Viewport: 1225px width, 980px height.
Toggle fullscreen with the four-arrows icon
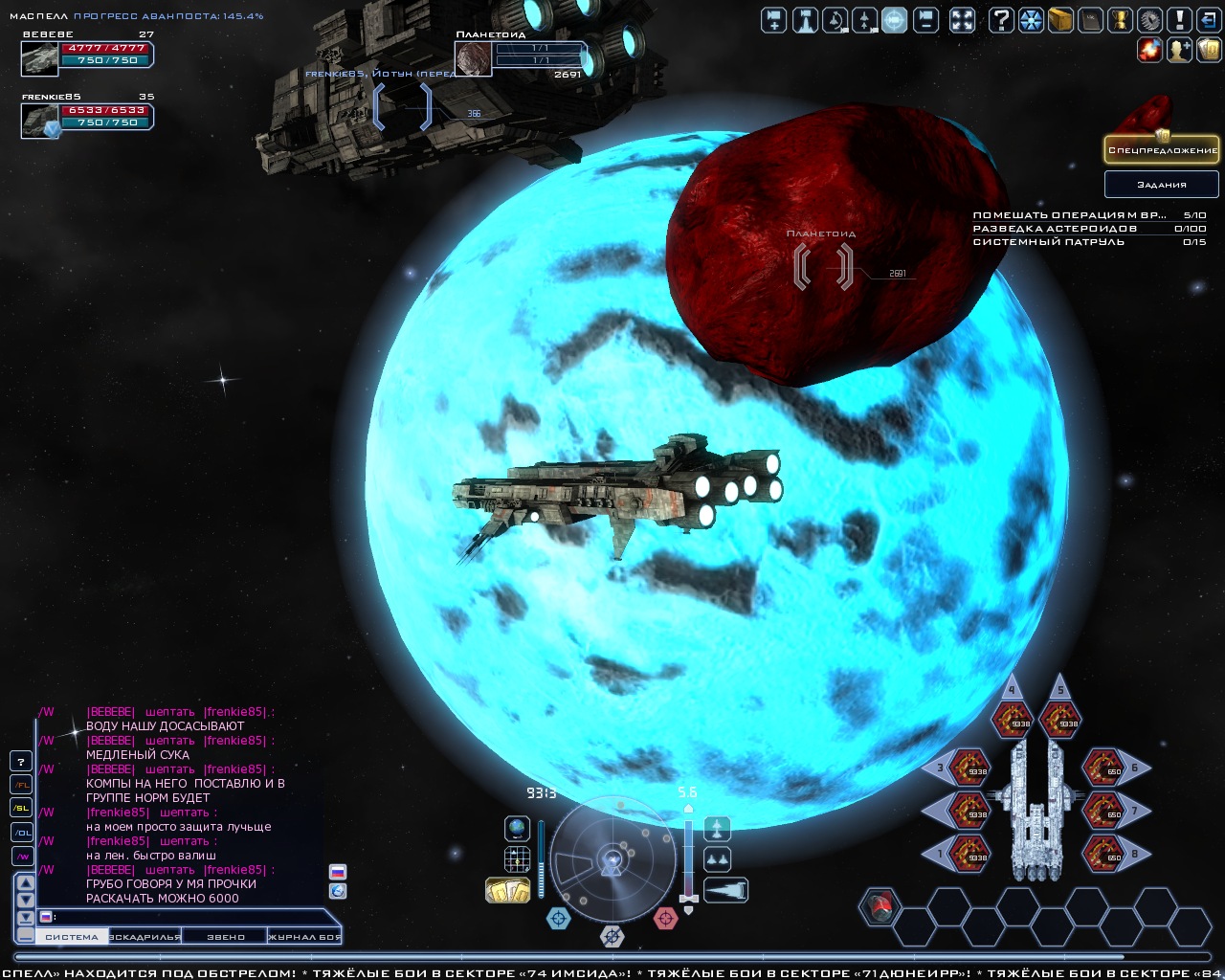pyautogui.click(x=962, y=19)
